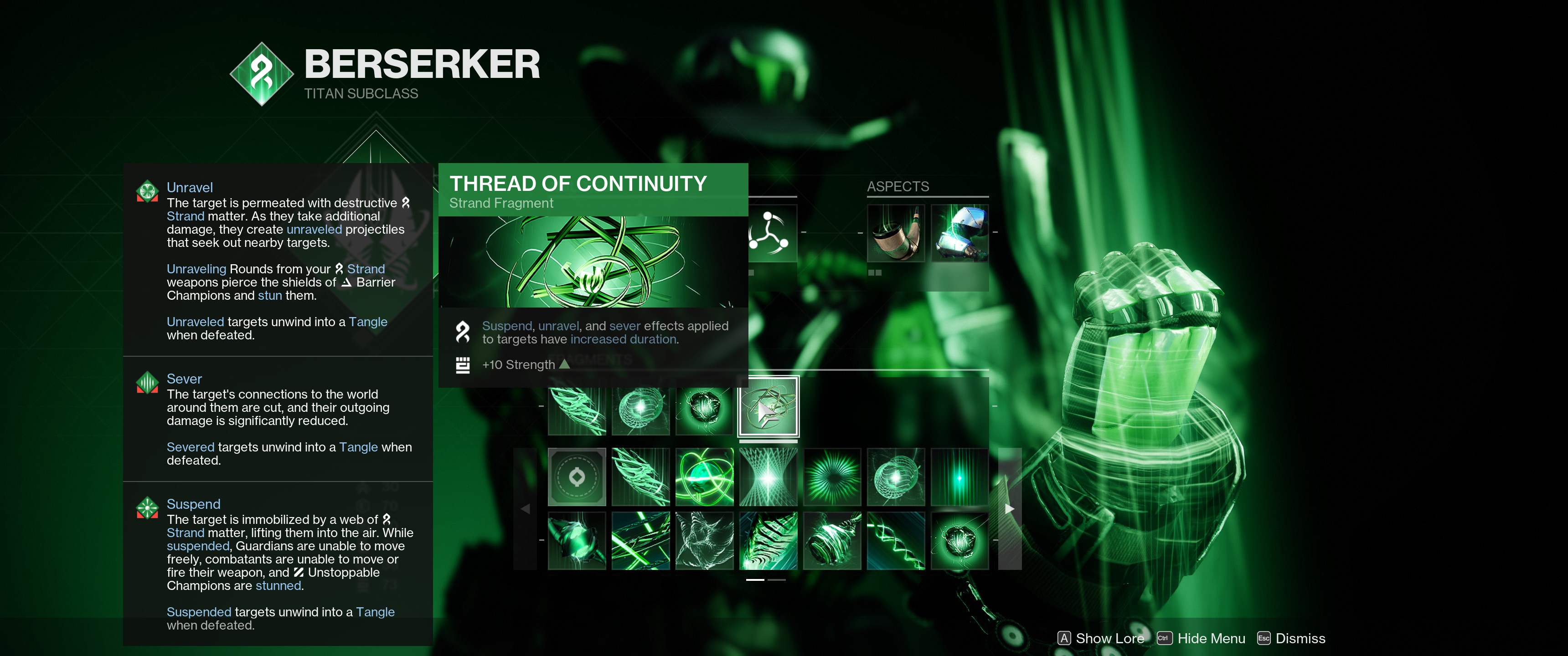Open the armored gauntlet aspect slot
The image size is (1568, 656).
click(959, 233)
